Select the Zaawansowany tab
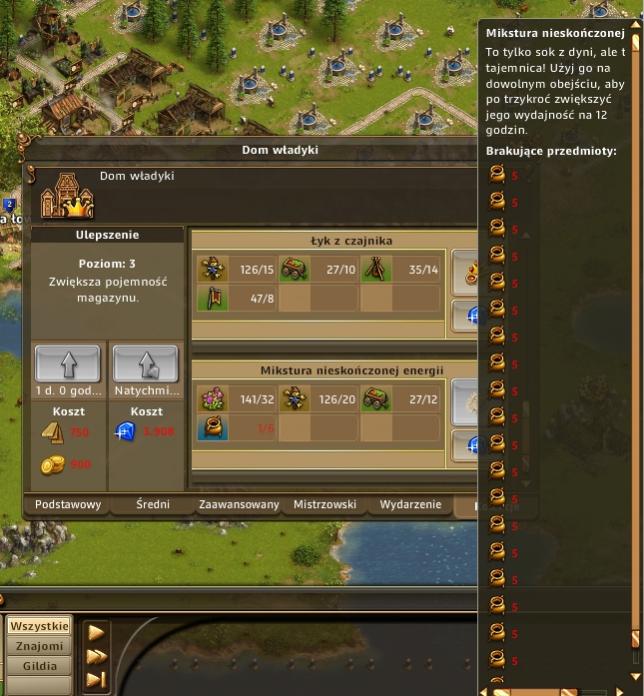The image size is (644, 696). [x=239, y=505]
